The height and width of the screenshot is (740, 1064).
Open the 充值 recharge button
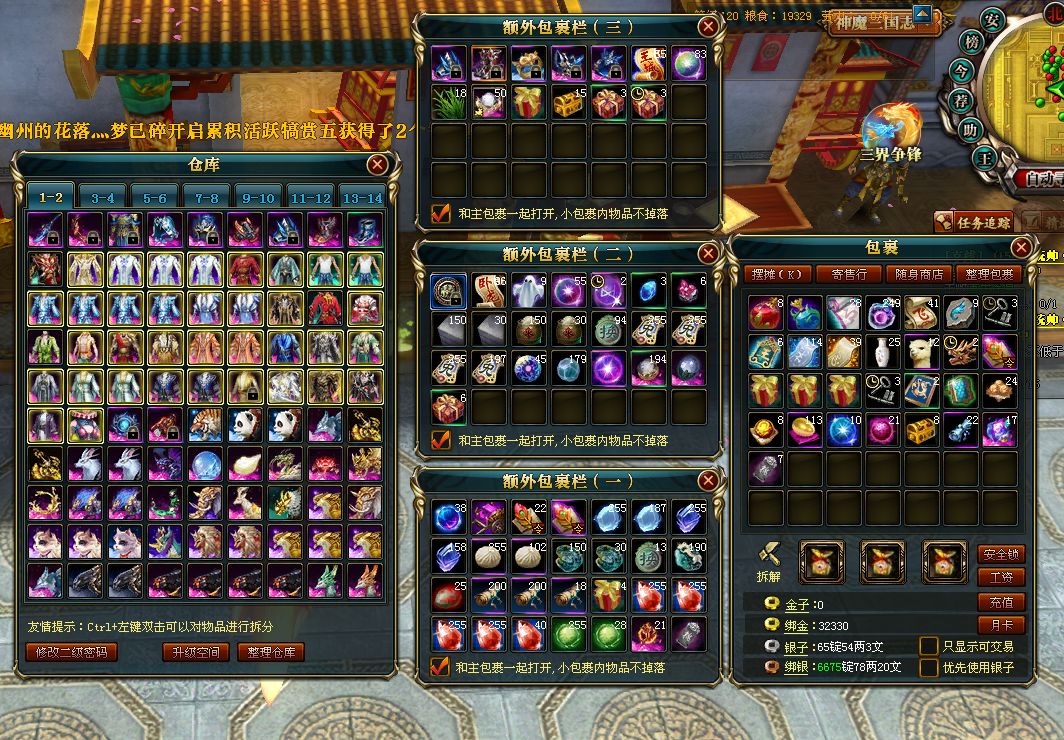point(1000,602)
